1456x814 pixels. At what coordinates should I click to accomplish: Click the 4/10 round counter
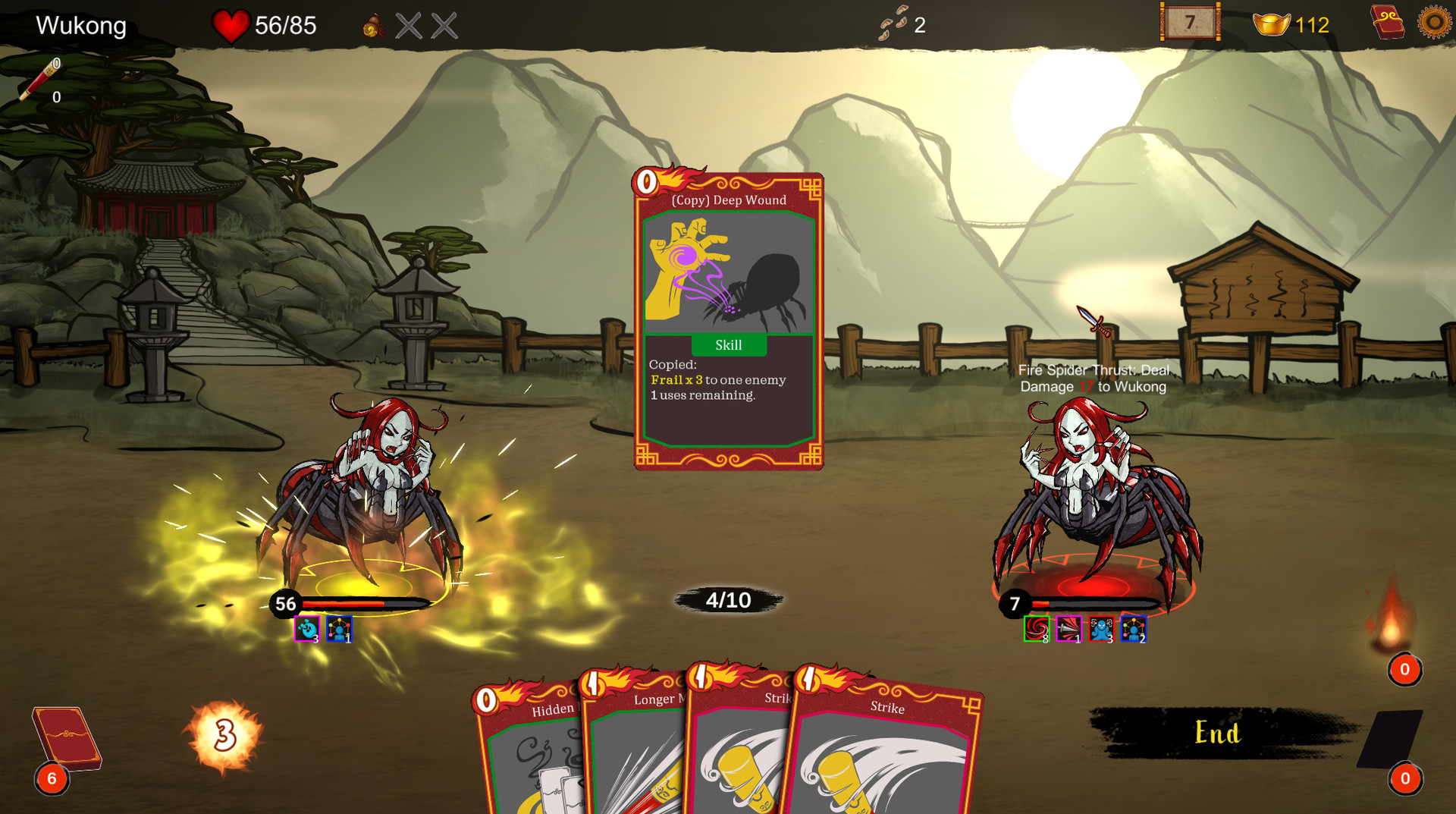(x=726, y=600)
